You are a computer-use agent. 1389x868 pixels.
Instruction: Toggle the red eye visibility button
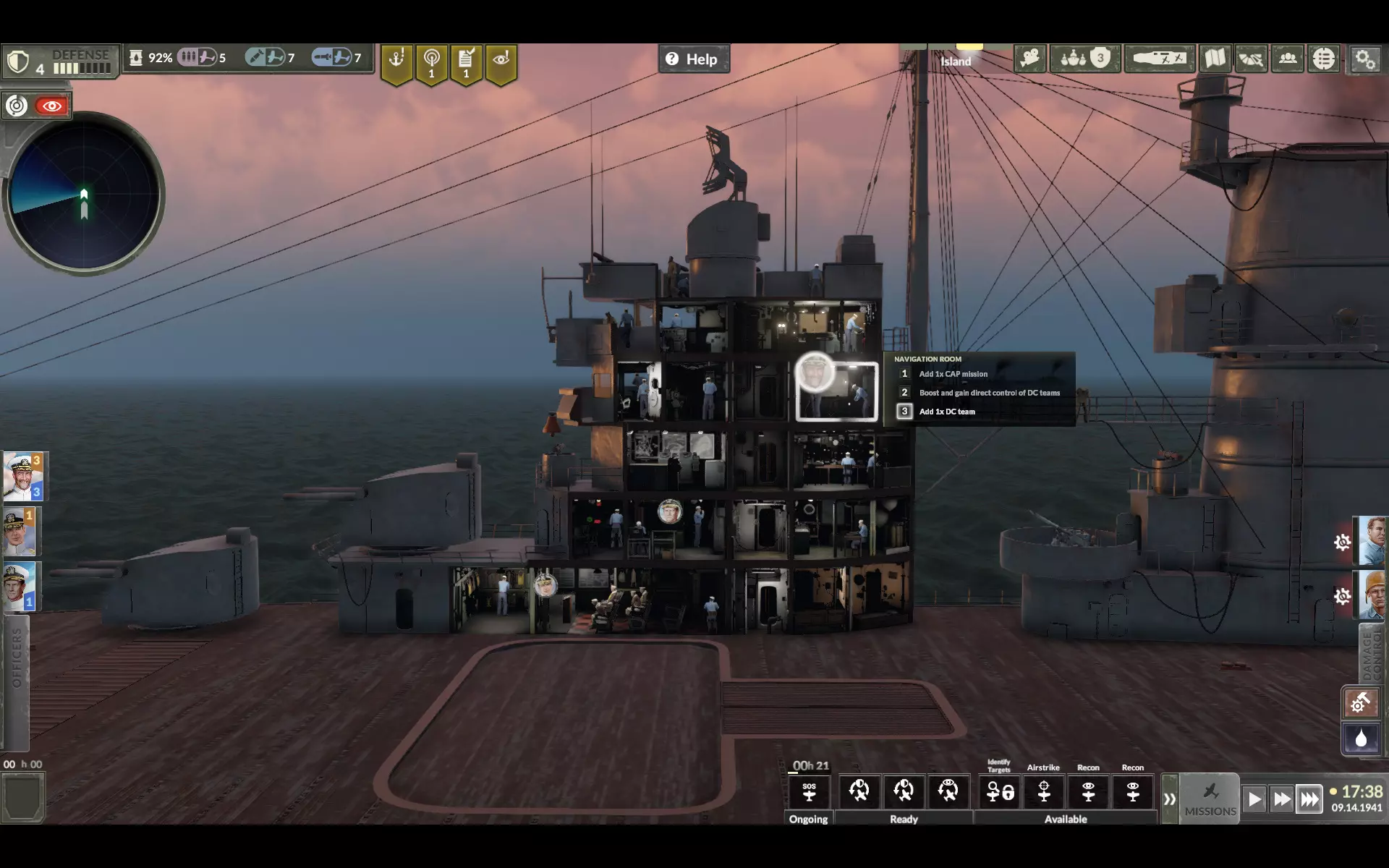(51, 106)
